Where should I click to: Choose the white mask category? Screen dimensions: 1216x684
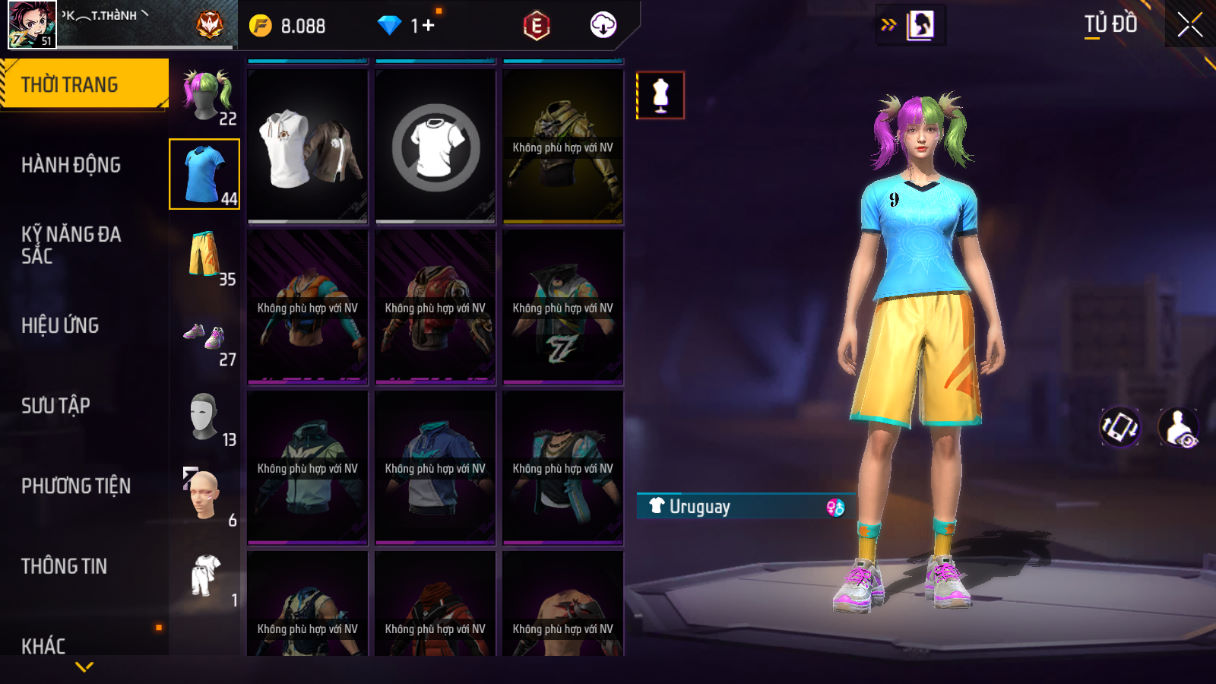point(204,416)
